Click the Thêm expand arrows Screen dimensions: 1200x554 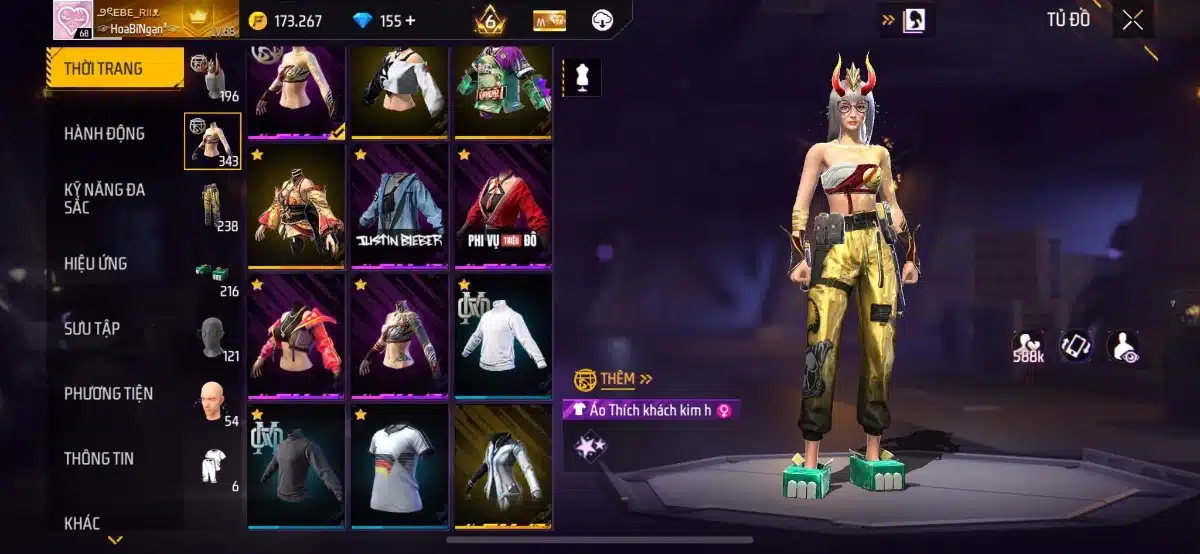[645, 379]
